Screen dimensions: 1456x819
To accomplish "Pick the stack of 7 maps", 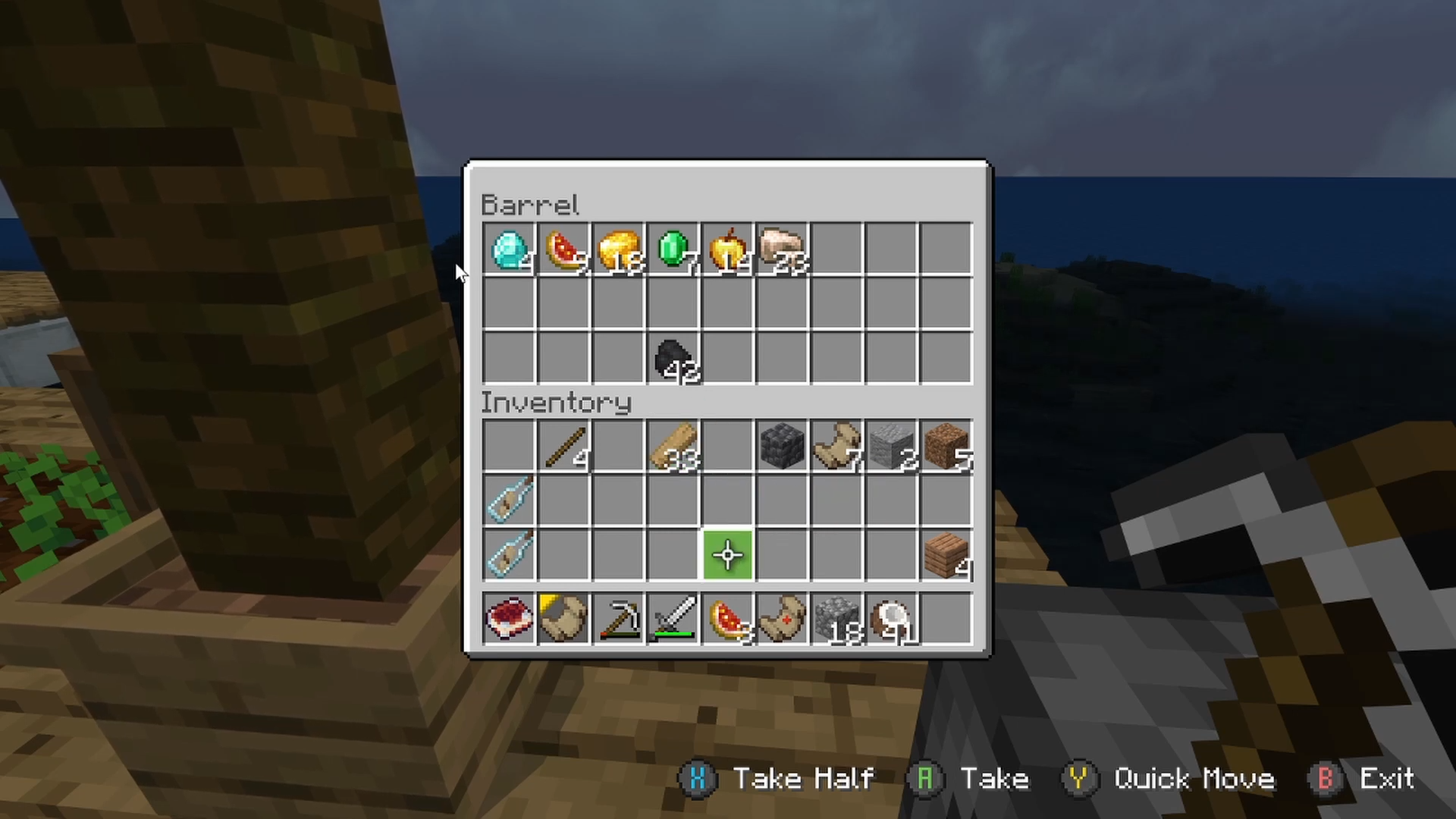I will pyautogui.click(x=836, y=447).
